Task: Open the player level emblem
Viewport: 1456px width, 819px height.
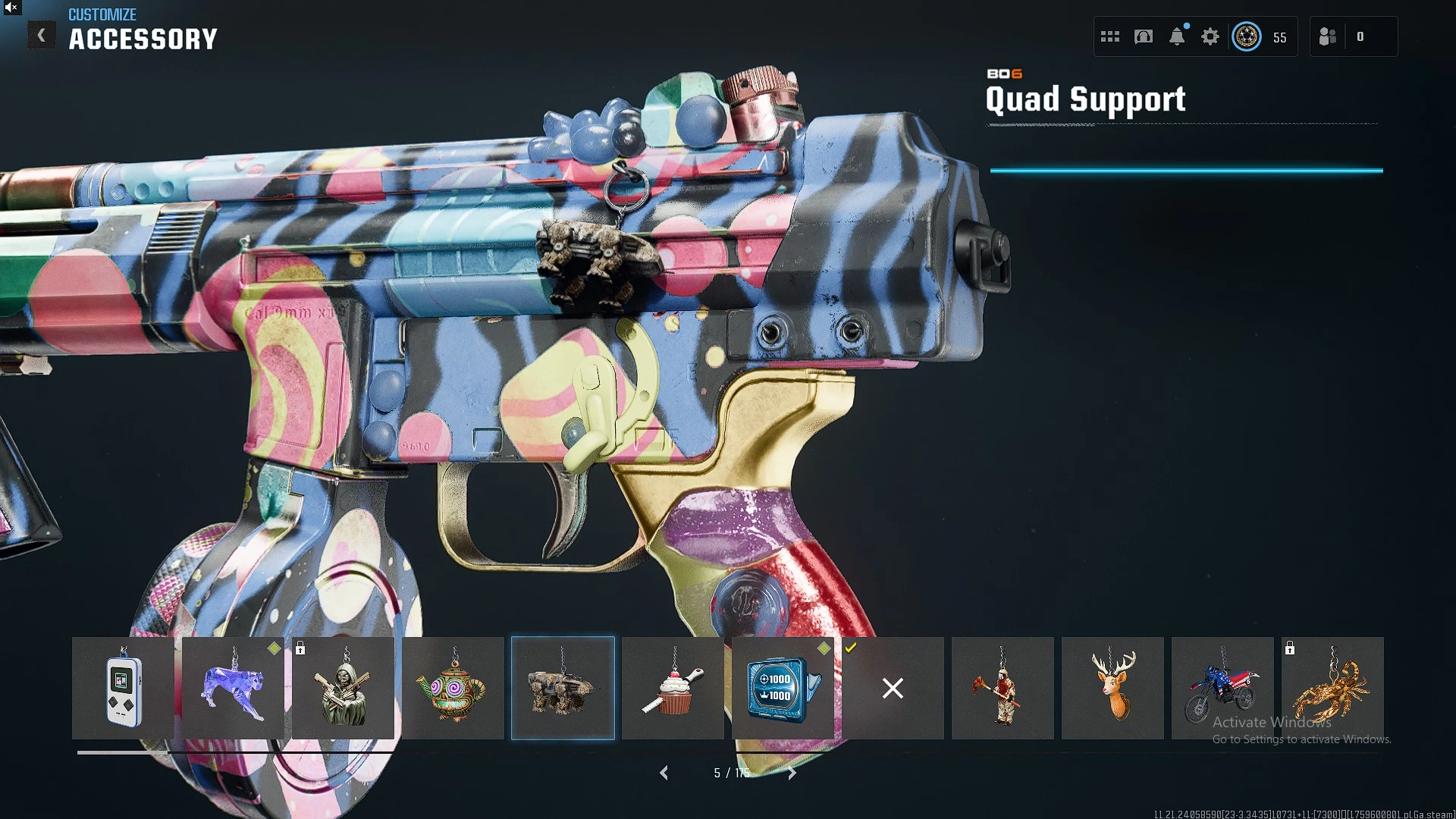Action: (1247, 36)
